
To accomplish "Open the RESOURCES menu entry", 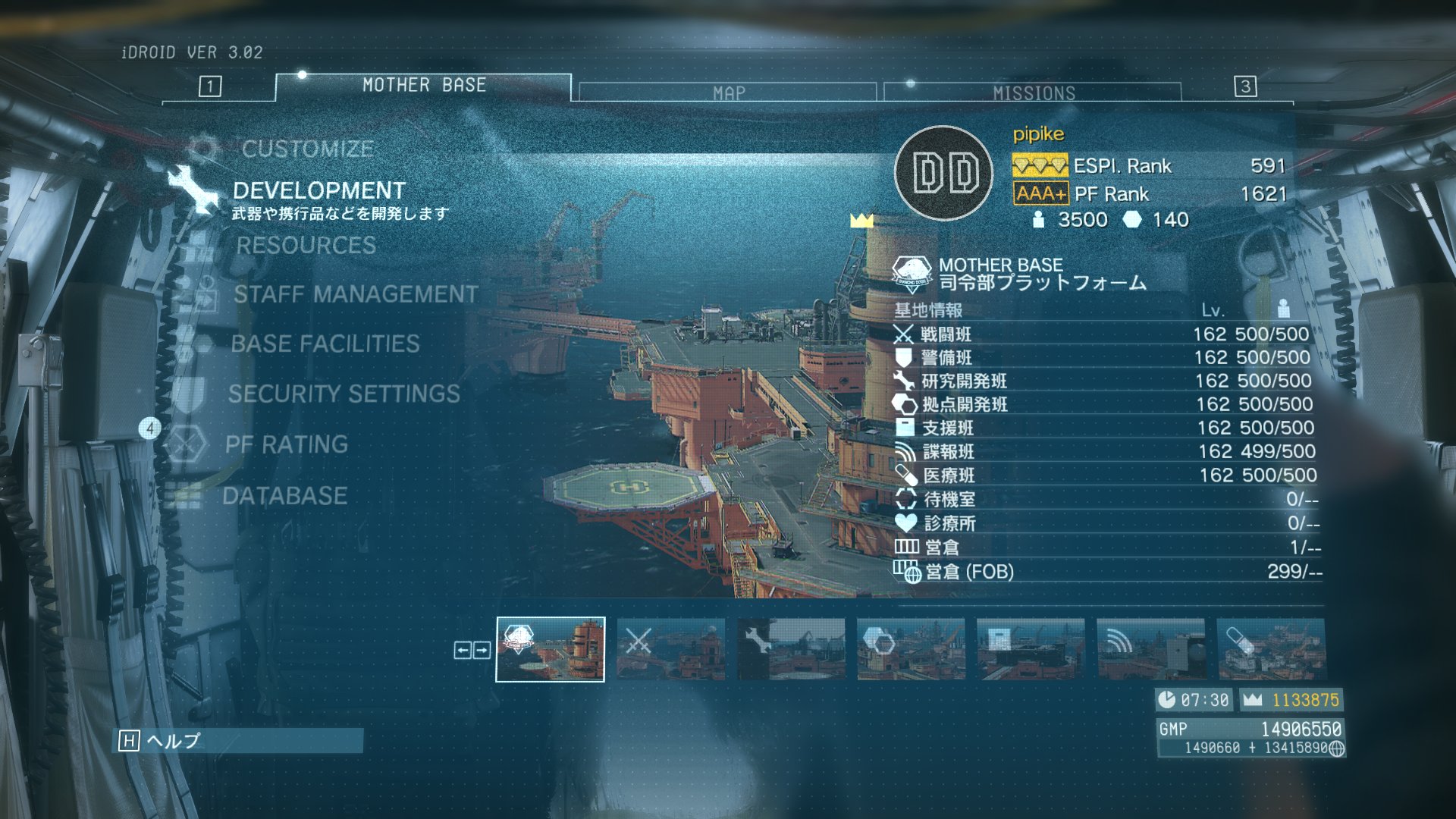I will point(306,245).
